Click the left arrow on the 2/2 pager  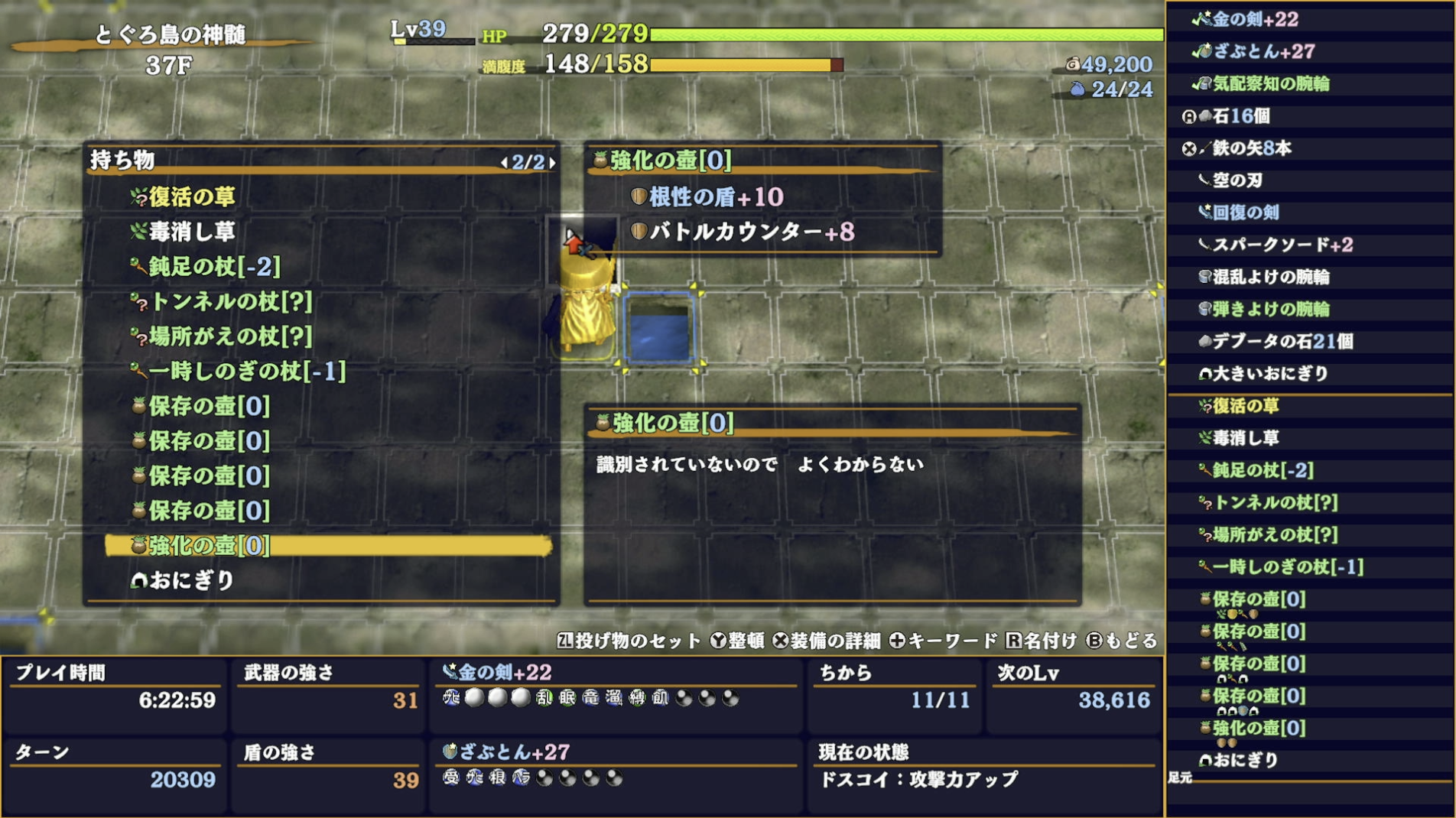[x=506, y=161]
